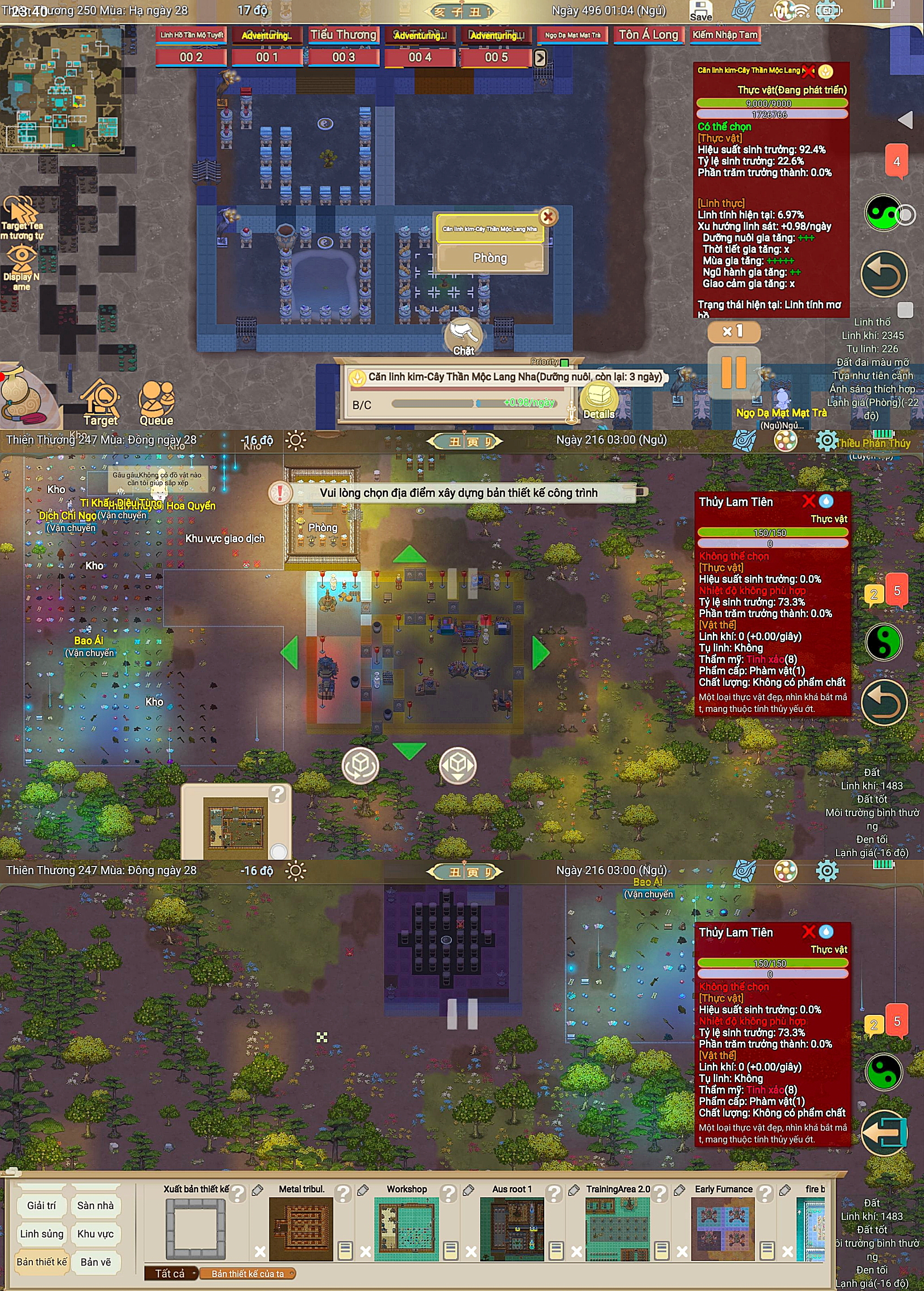Switch to the Linh sủng category

[42, 1234]
